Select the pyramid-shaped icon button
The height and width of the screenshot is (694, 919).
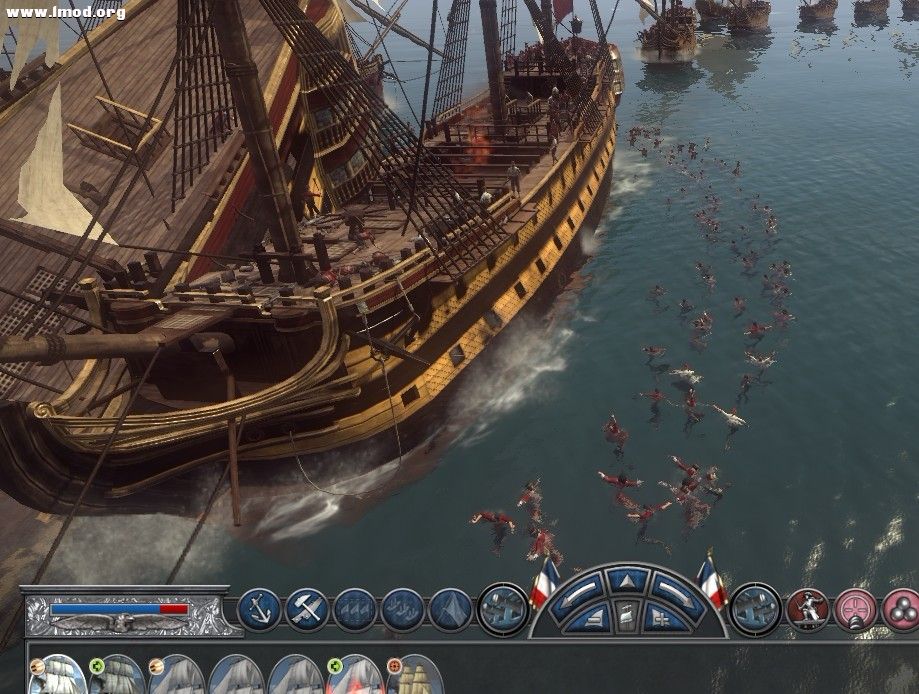click(x=451, y=609)
